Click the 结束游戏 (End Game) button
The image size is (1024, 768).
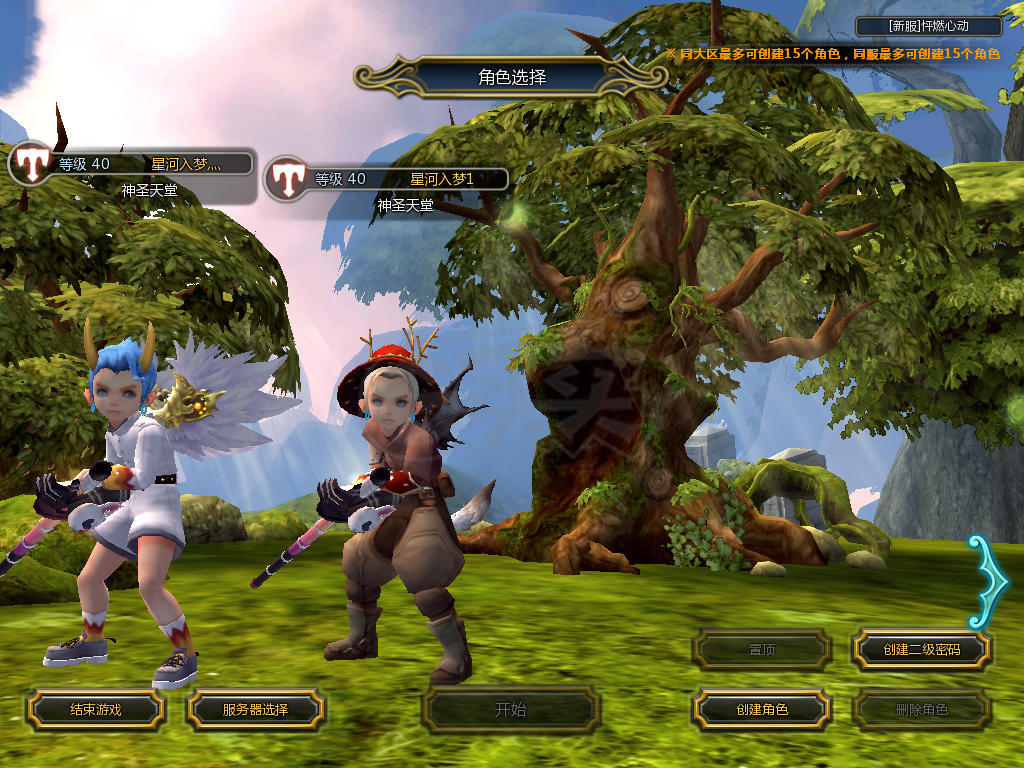coord(95,710)
